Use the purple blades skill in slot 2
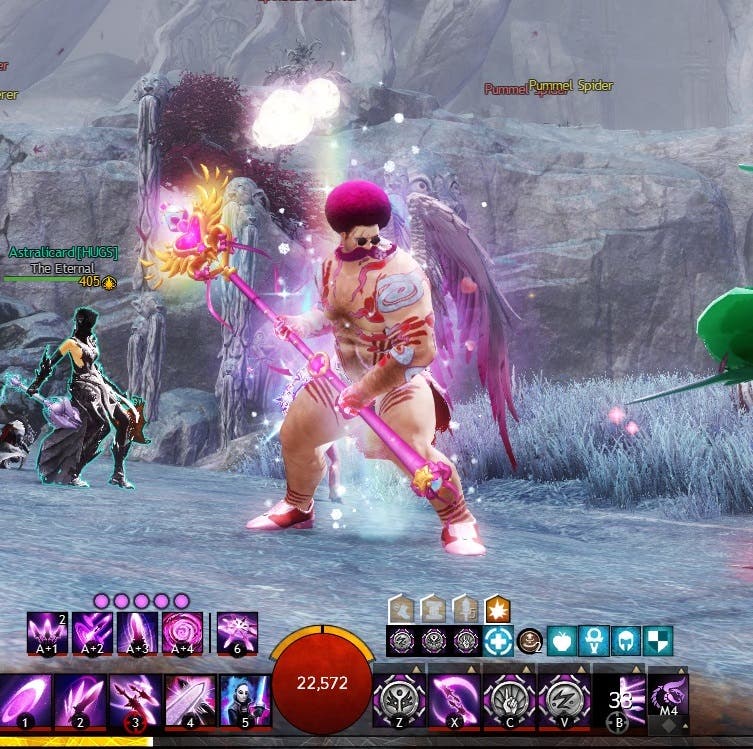The height and width of the screenshot is (749, 753). point(79,699)
